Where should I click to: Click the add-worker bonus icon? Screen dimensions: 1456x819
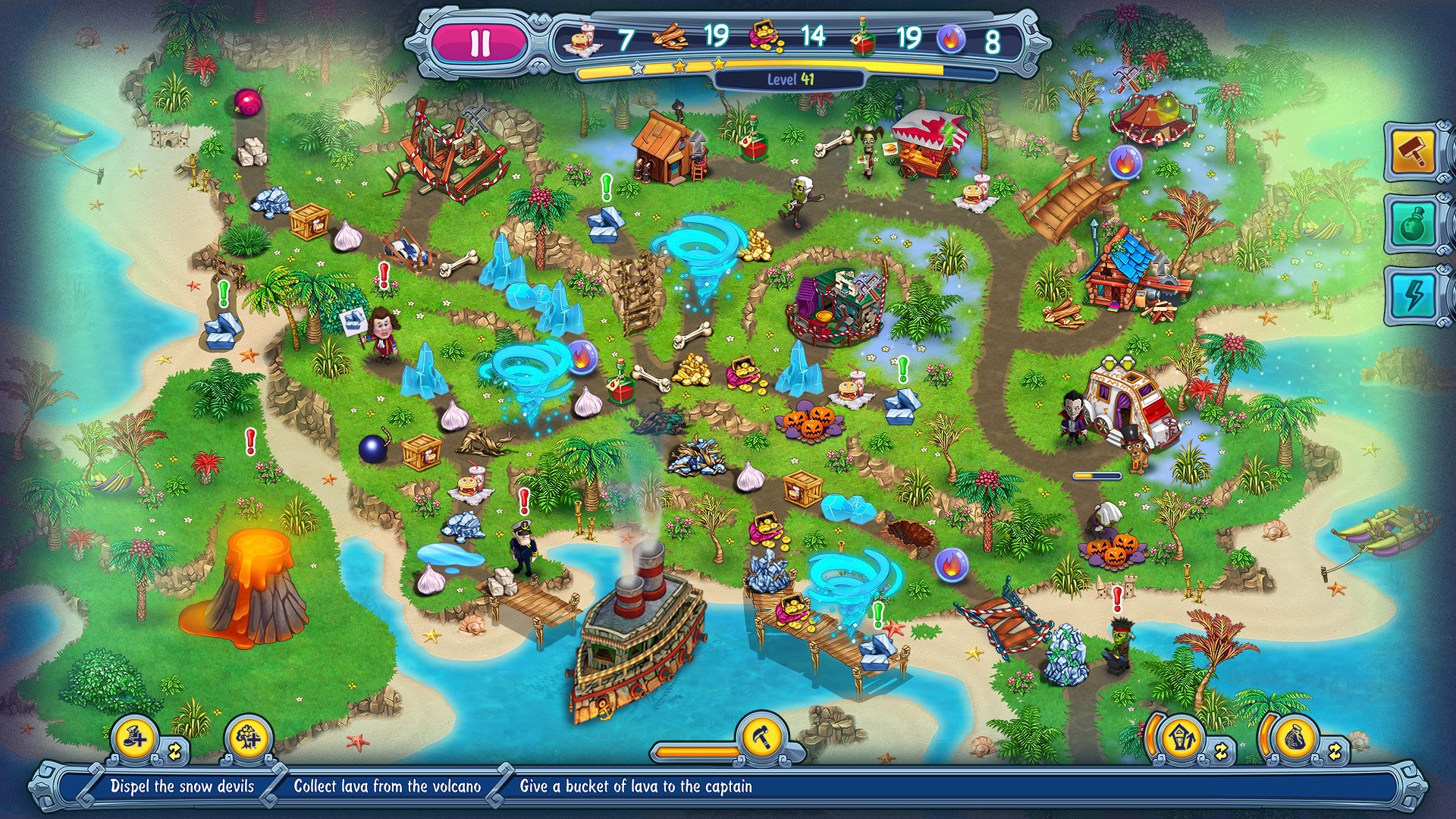[x=134, y=736]
